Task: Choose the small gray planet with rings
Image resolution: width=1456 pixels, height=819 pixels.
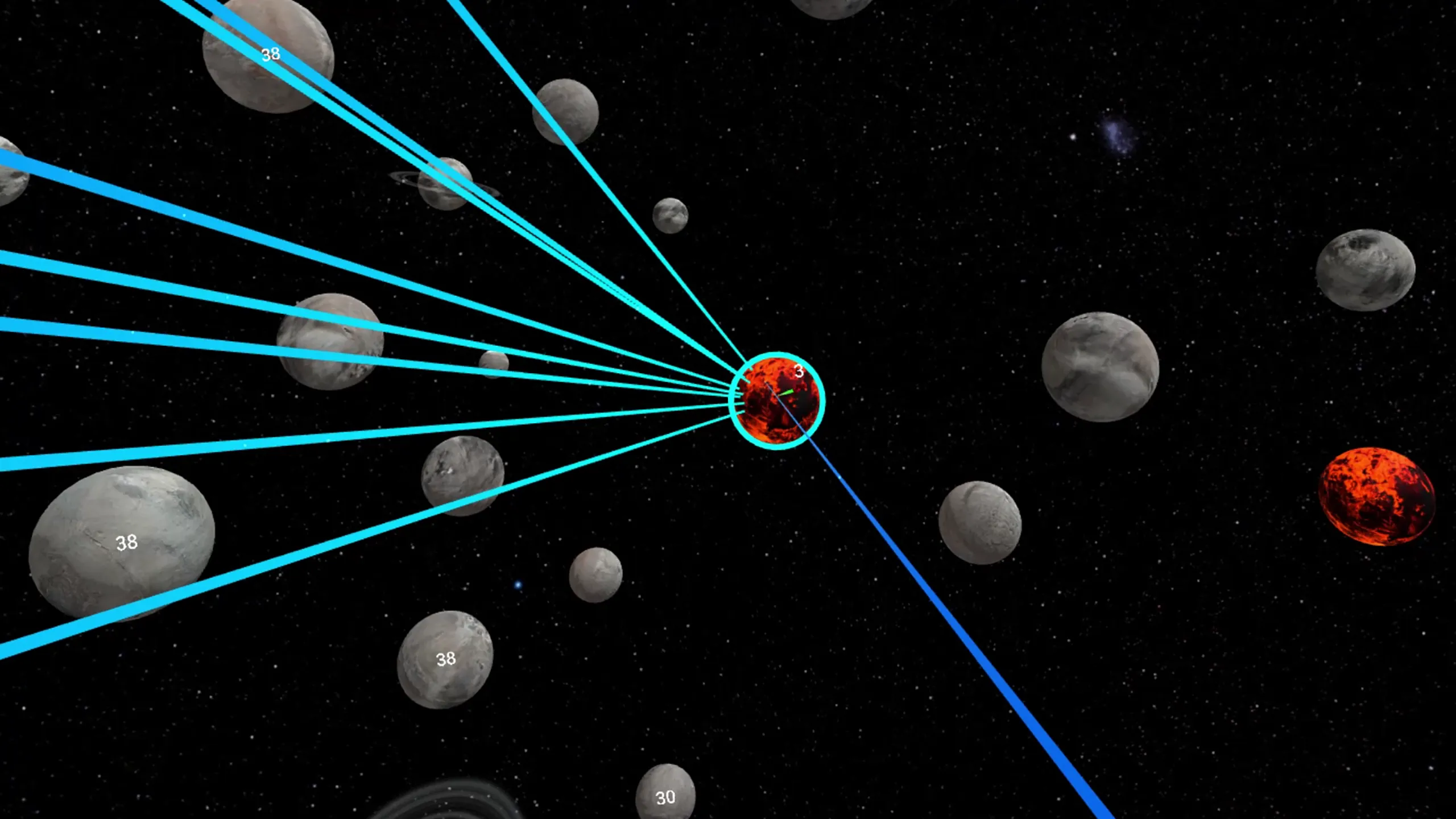Action: pos(445,183)
